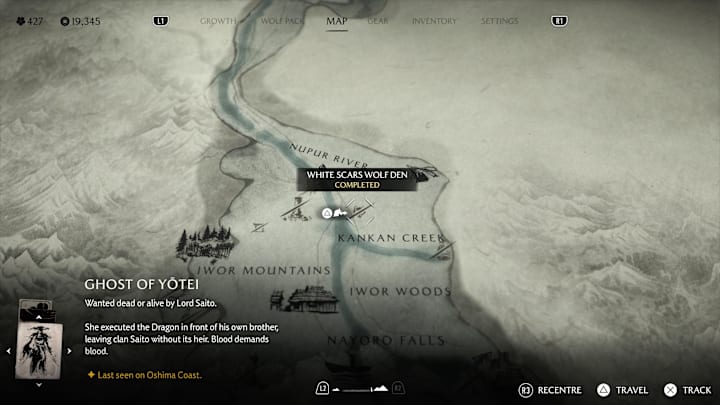The width and height of the screenshot is (720, 405).
Task: Go to the Gear tab
Action: [x=378, y=21]
